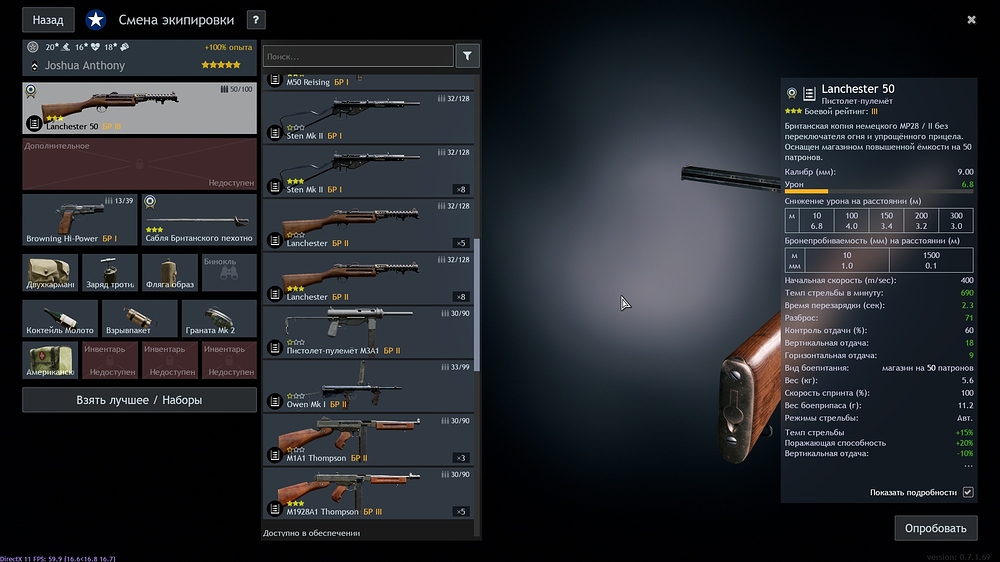1000x562 pixels.
Task: Test the weapon with Опробовать
Action: coord(935,528)
